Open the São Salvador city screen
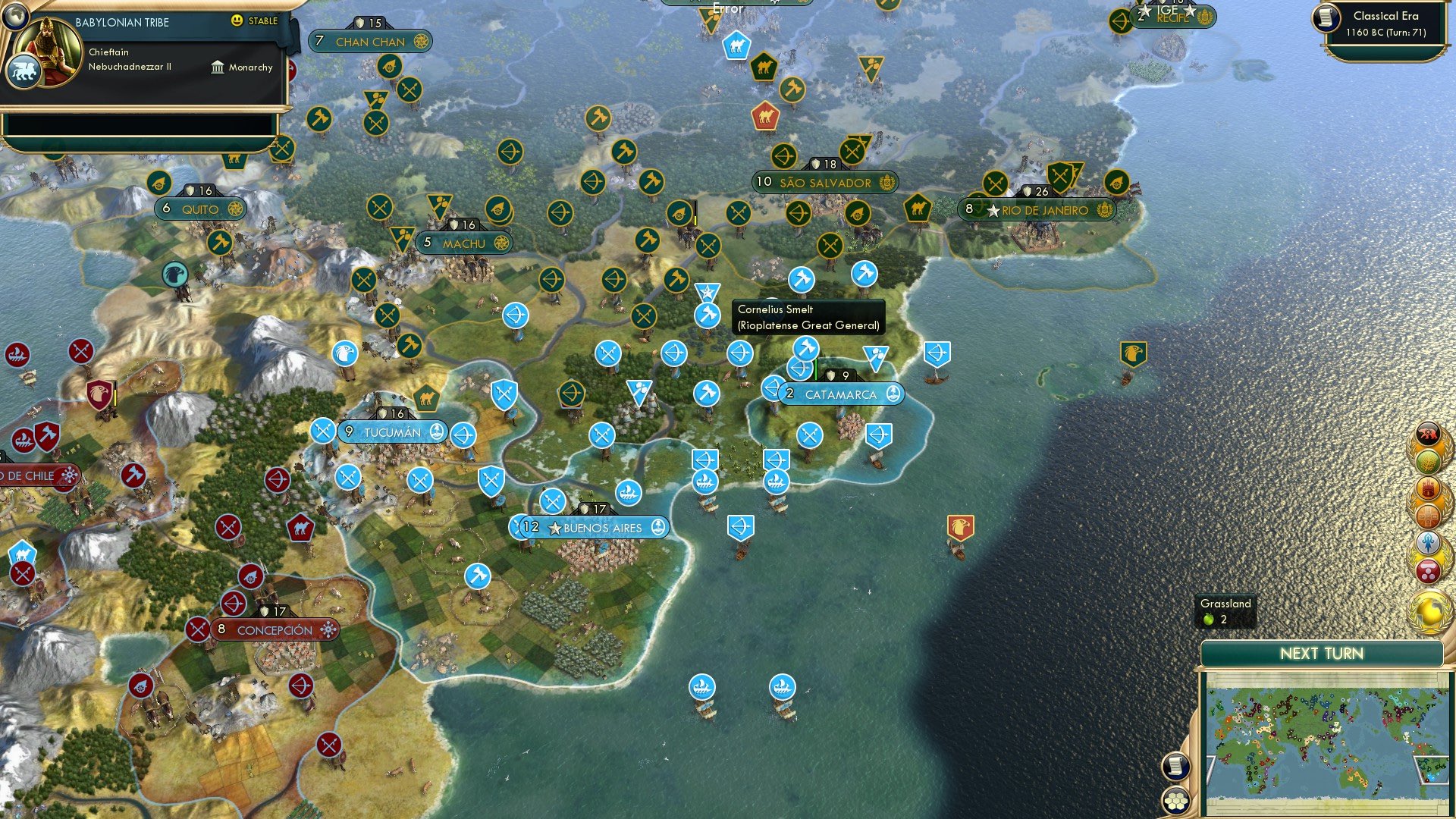The width and height of the screenshot is (1456, 819). click(x=824, y=182)
